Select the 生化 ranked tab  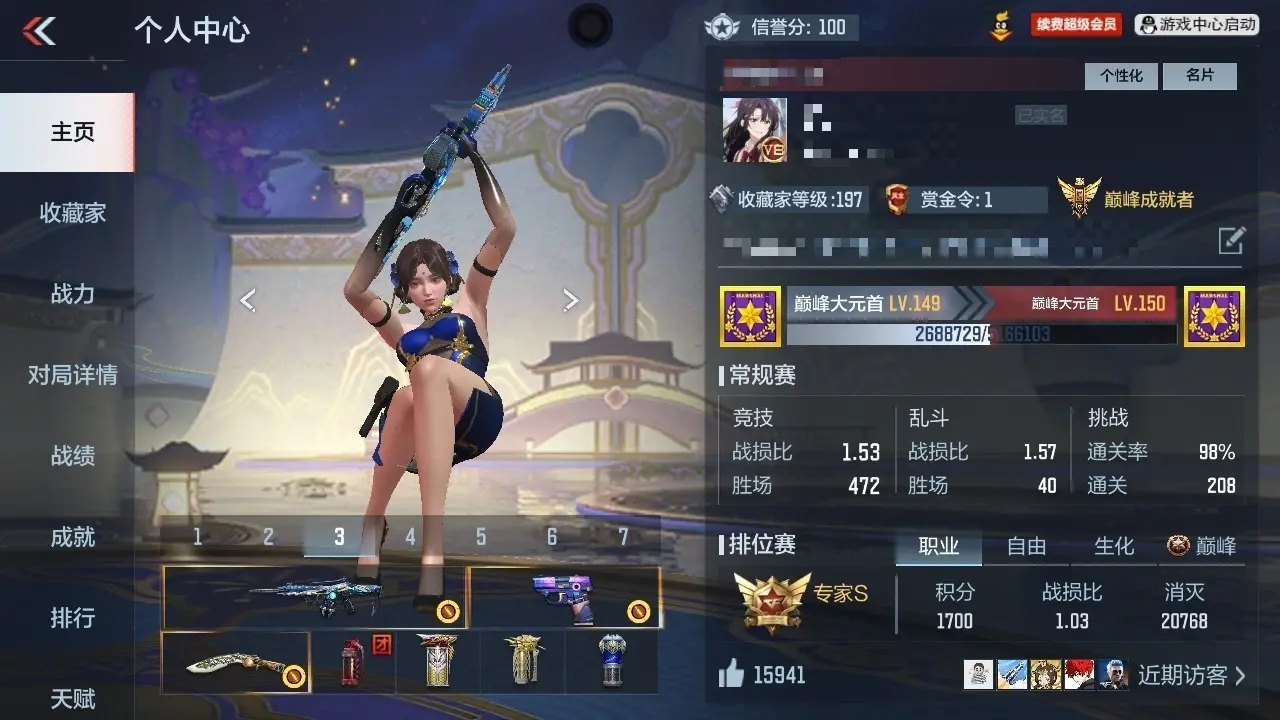1114,546
